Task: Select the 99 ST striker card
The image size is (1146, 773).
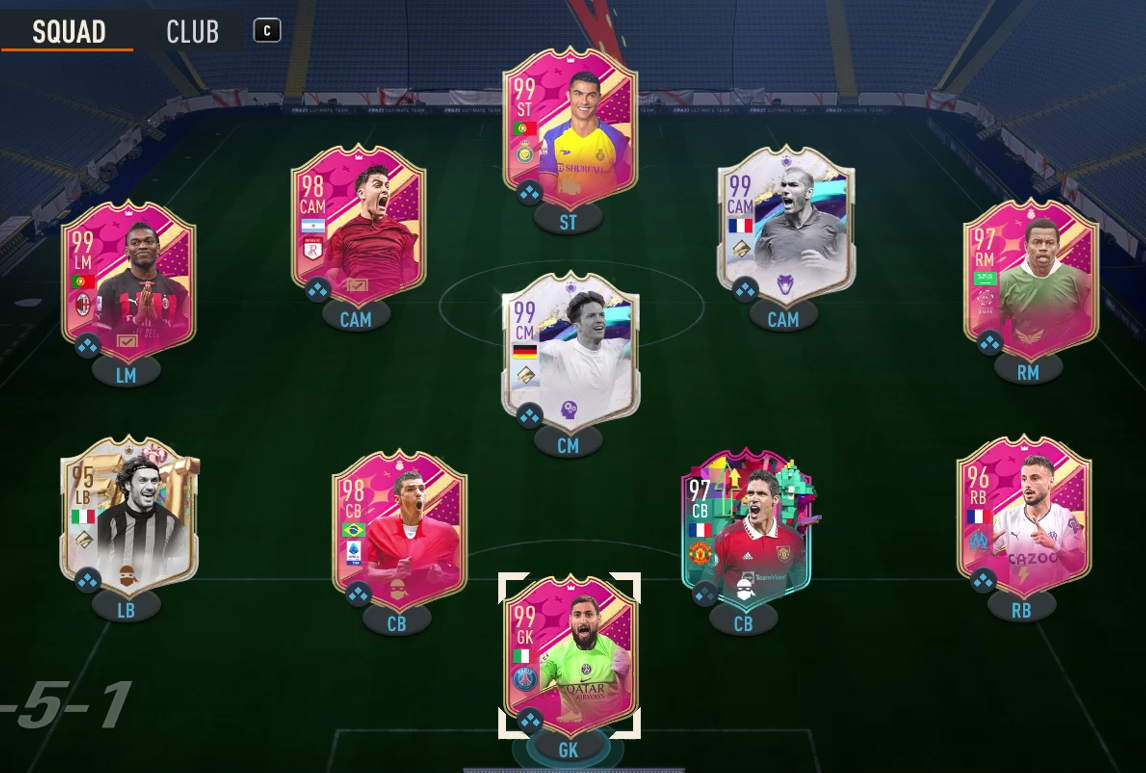Action: (569, 130)
